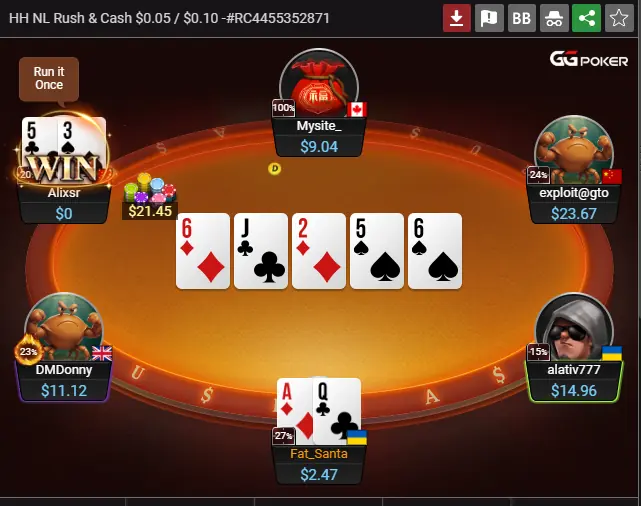
Task: Download the hand history with the red button
Action: tap(457, 18)
